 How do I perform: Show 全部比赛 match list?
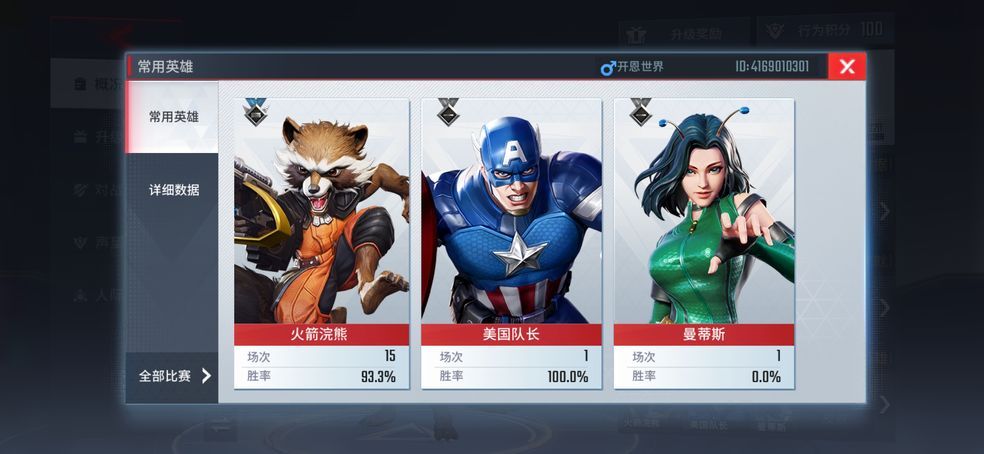pos(173,376)
